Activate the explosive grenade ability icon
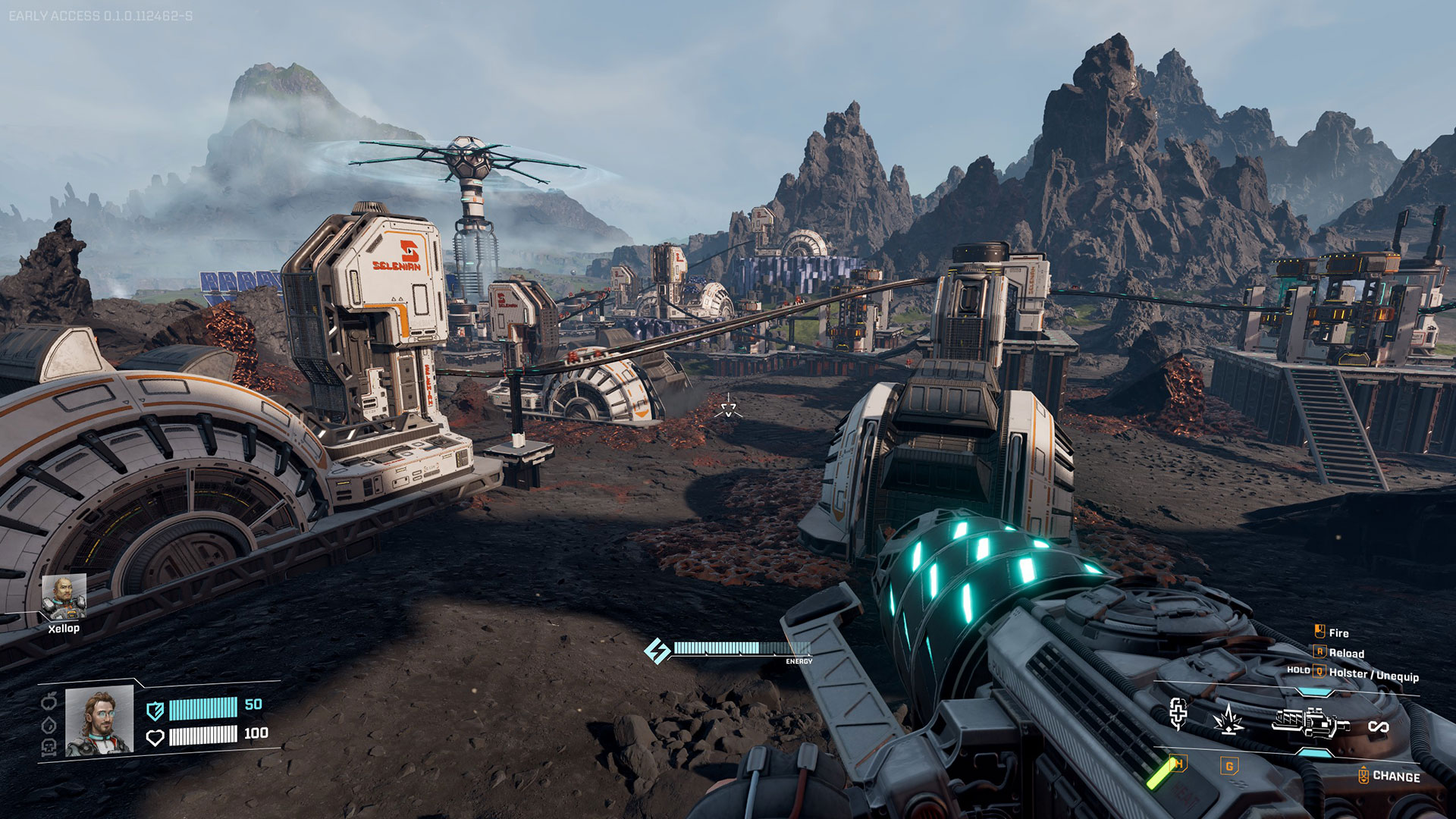 pyautogui.click(x=1228, y=720)
